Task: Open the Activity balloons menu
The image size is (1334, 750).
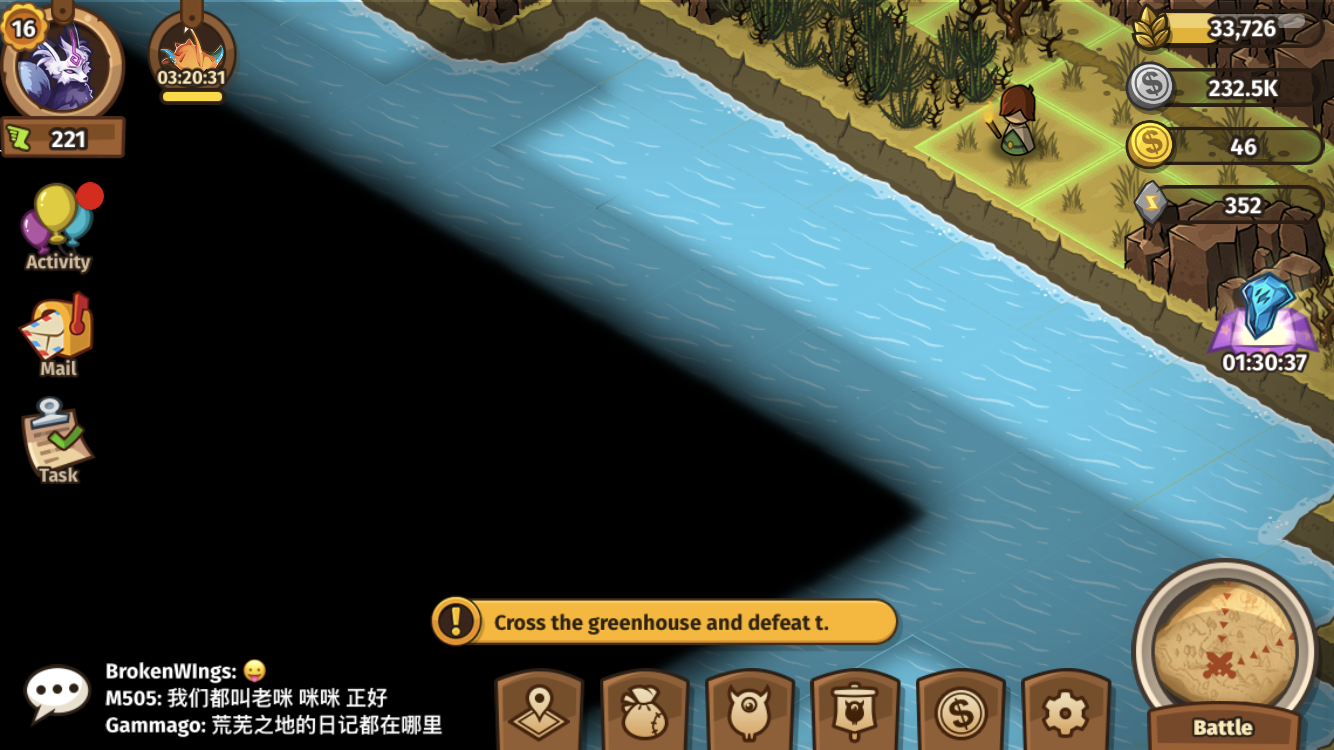Action: click(58, 226)
